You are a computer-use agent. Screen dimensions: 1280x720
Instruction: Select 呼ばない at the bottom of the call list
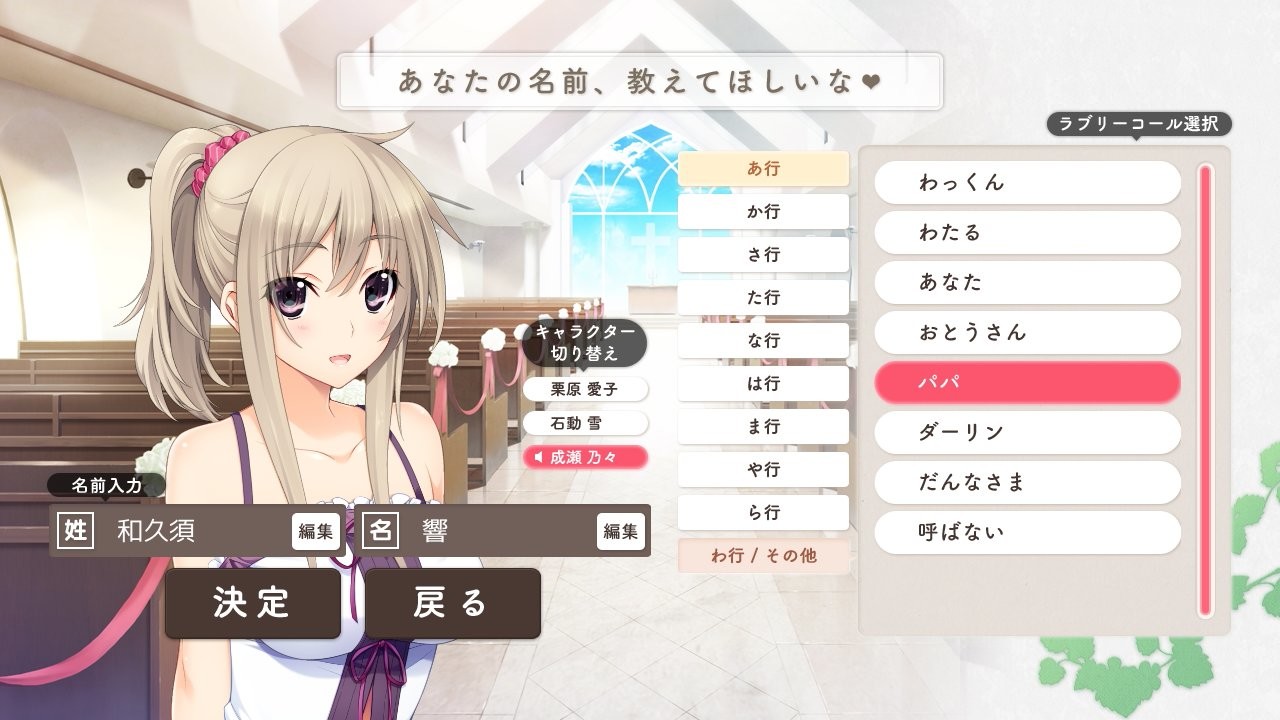coord(1027,533)
